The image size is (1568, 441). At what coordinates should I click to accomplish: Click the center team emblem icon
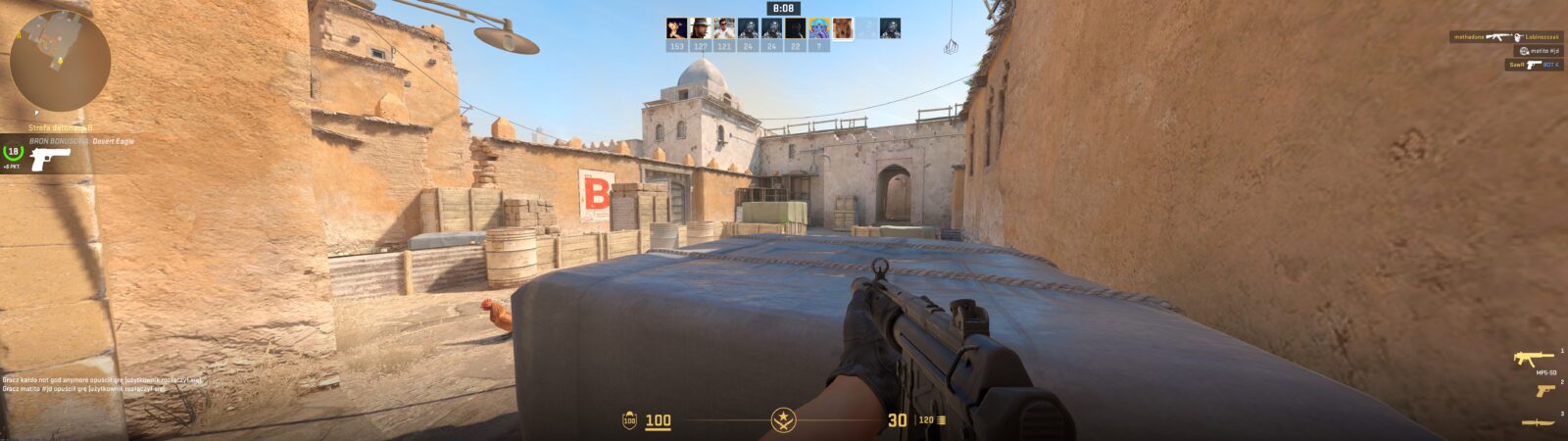(783, 420)
